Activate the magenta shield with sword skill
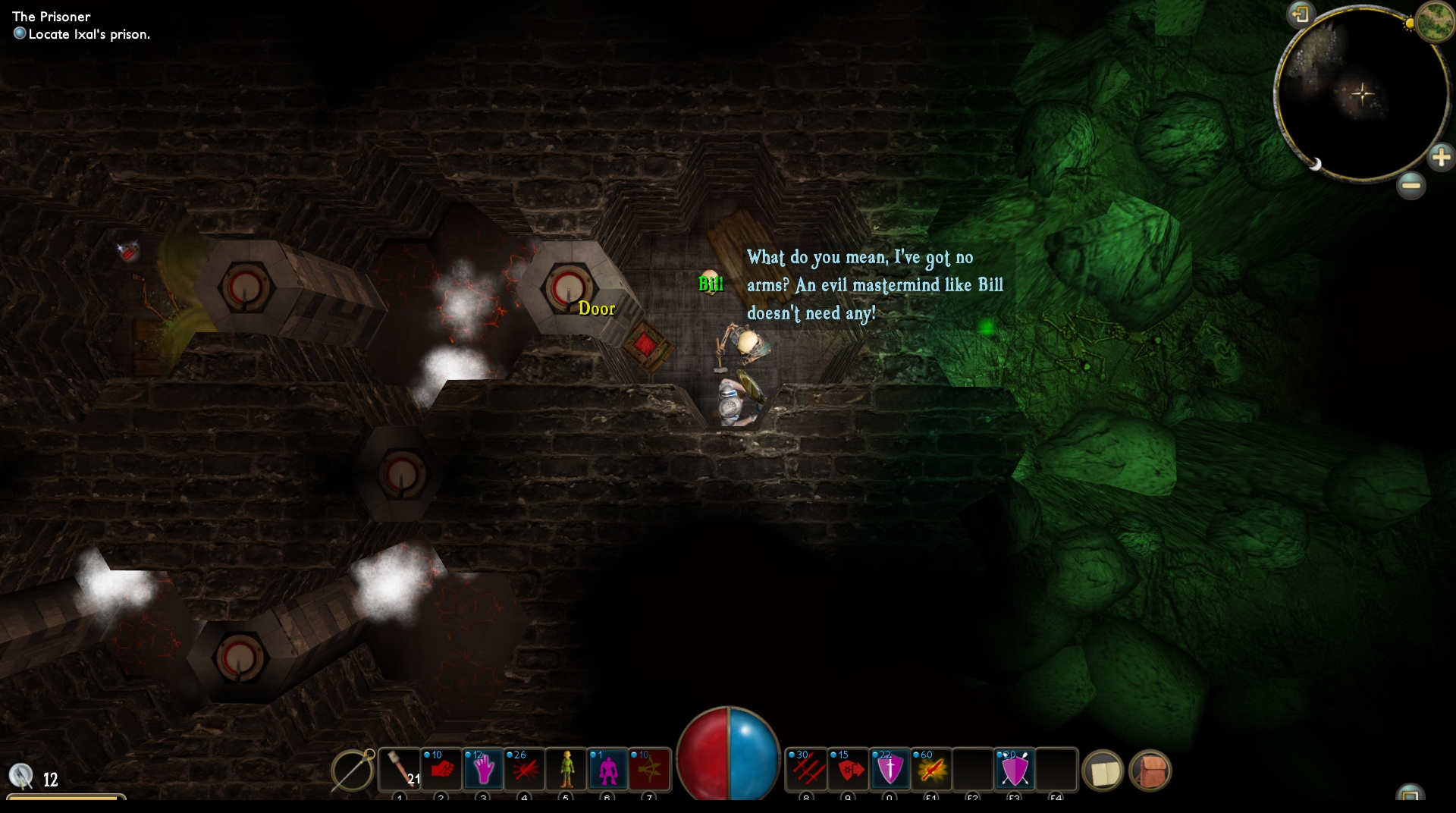The height and width of the screenshot is (813, 1456). point(890,771)
